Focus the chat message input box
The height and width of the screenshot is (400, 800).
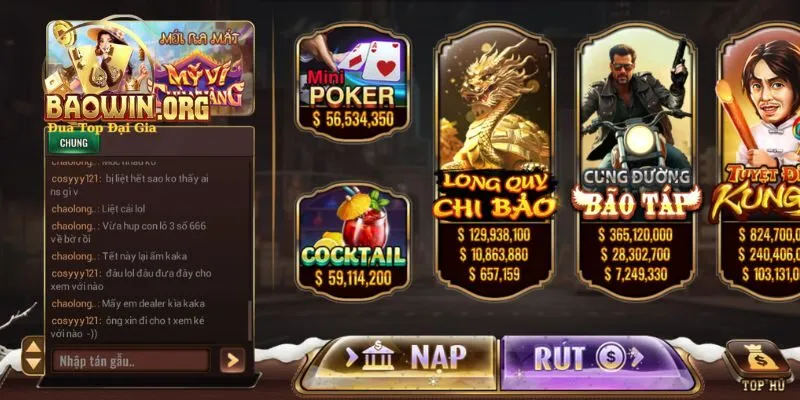coord(130,360)
